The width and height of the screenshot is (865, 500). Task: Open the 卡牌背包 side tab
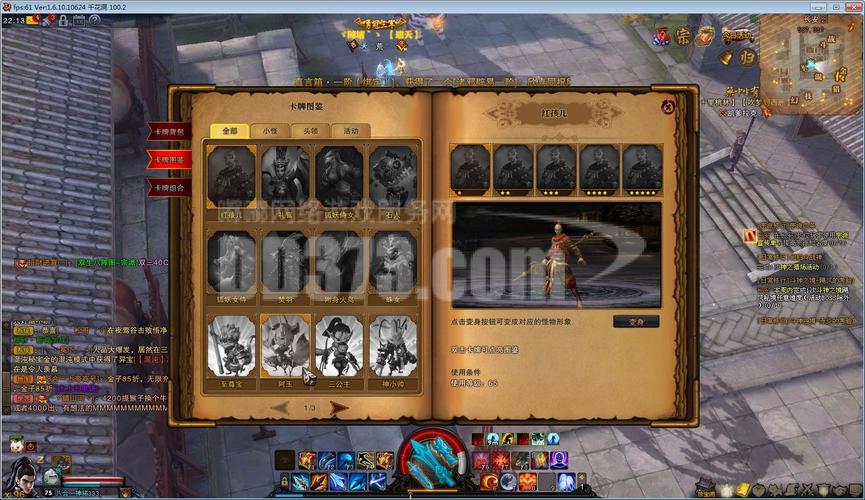(x=167, y=132)
